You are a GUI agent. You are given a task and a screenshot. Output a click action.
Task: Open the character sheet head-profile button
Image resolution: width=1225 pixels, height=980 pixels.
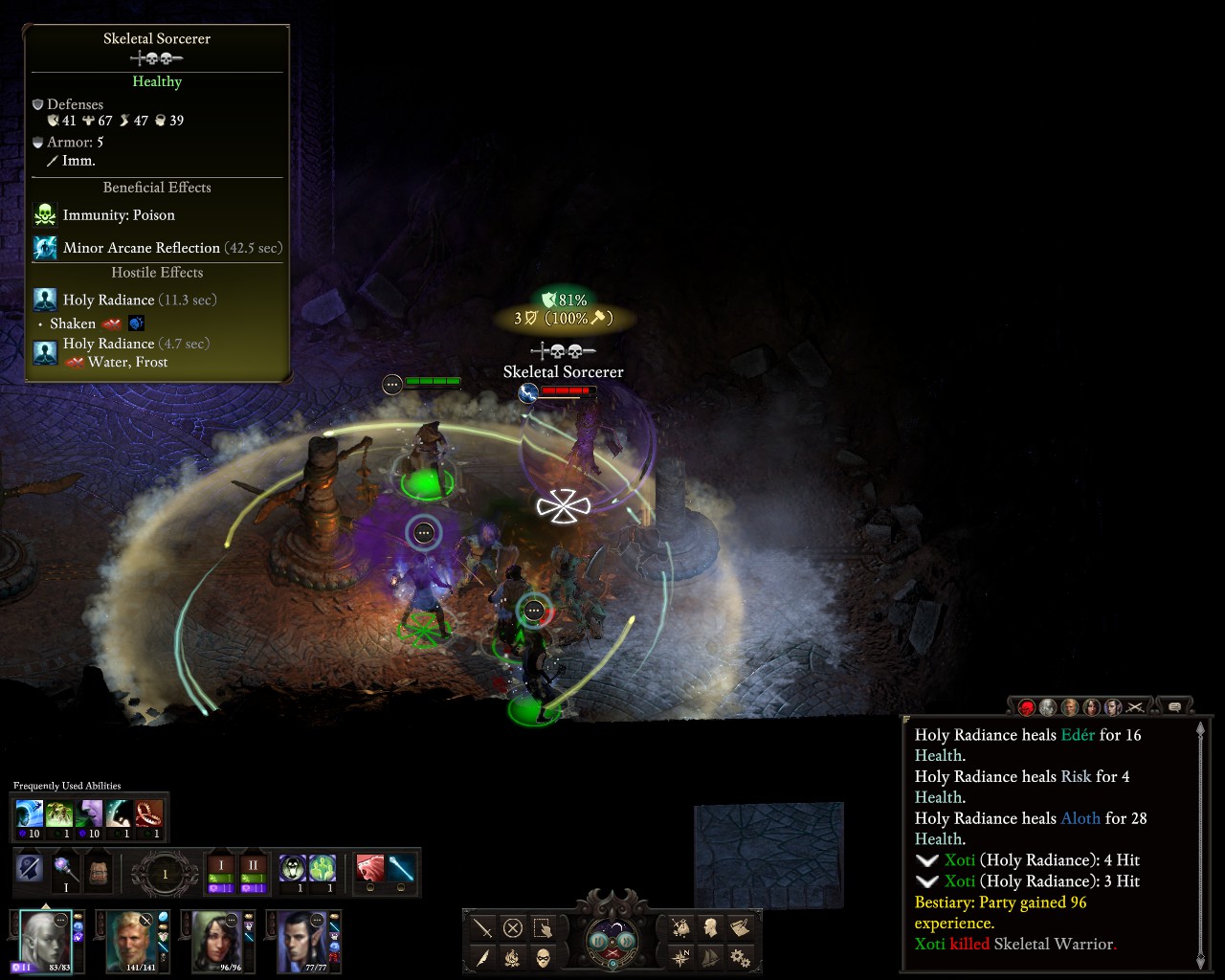click(710, 927)
